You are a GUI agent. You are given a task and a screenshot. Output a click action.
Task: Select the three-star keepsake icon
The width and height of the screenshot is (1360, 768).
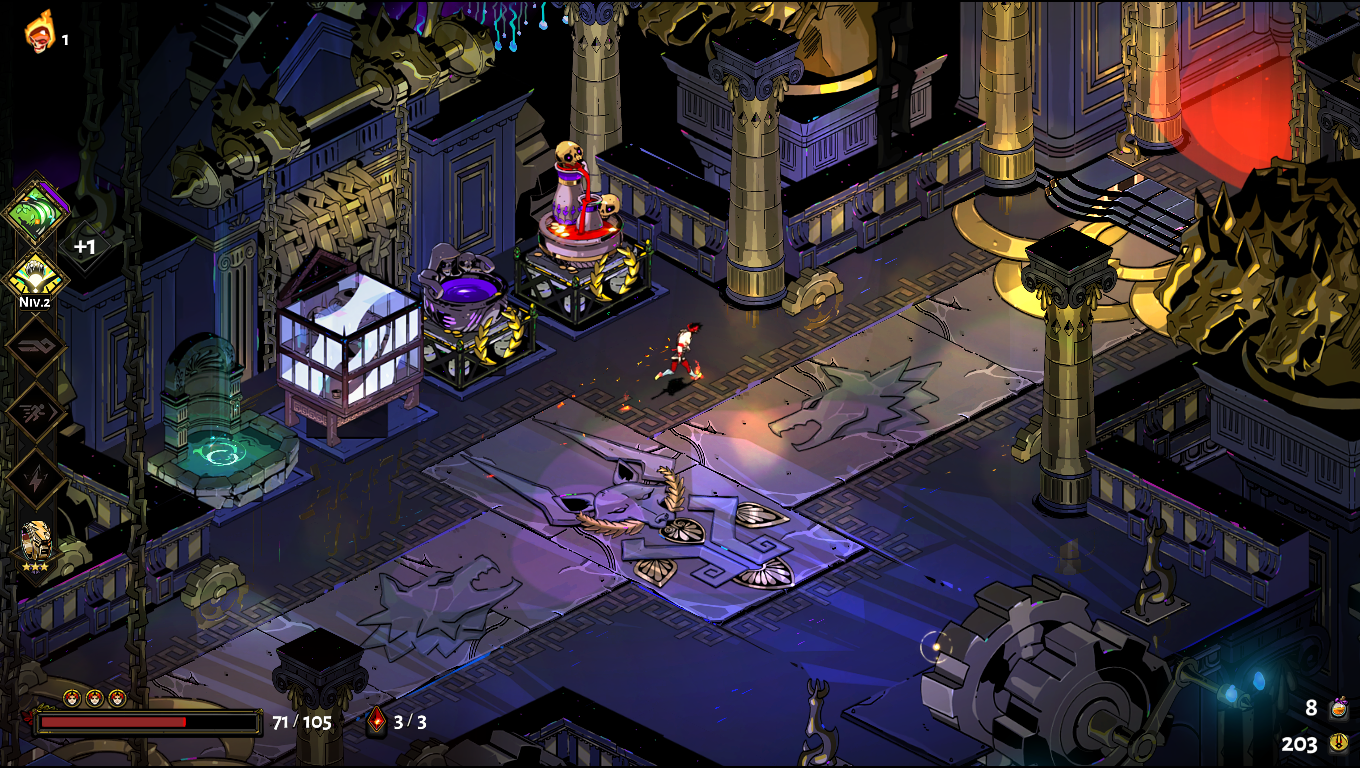point(37,542)
